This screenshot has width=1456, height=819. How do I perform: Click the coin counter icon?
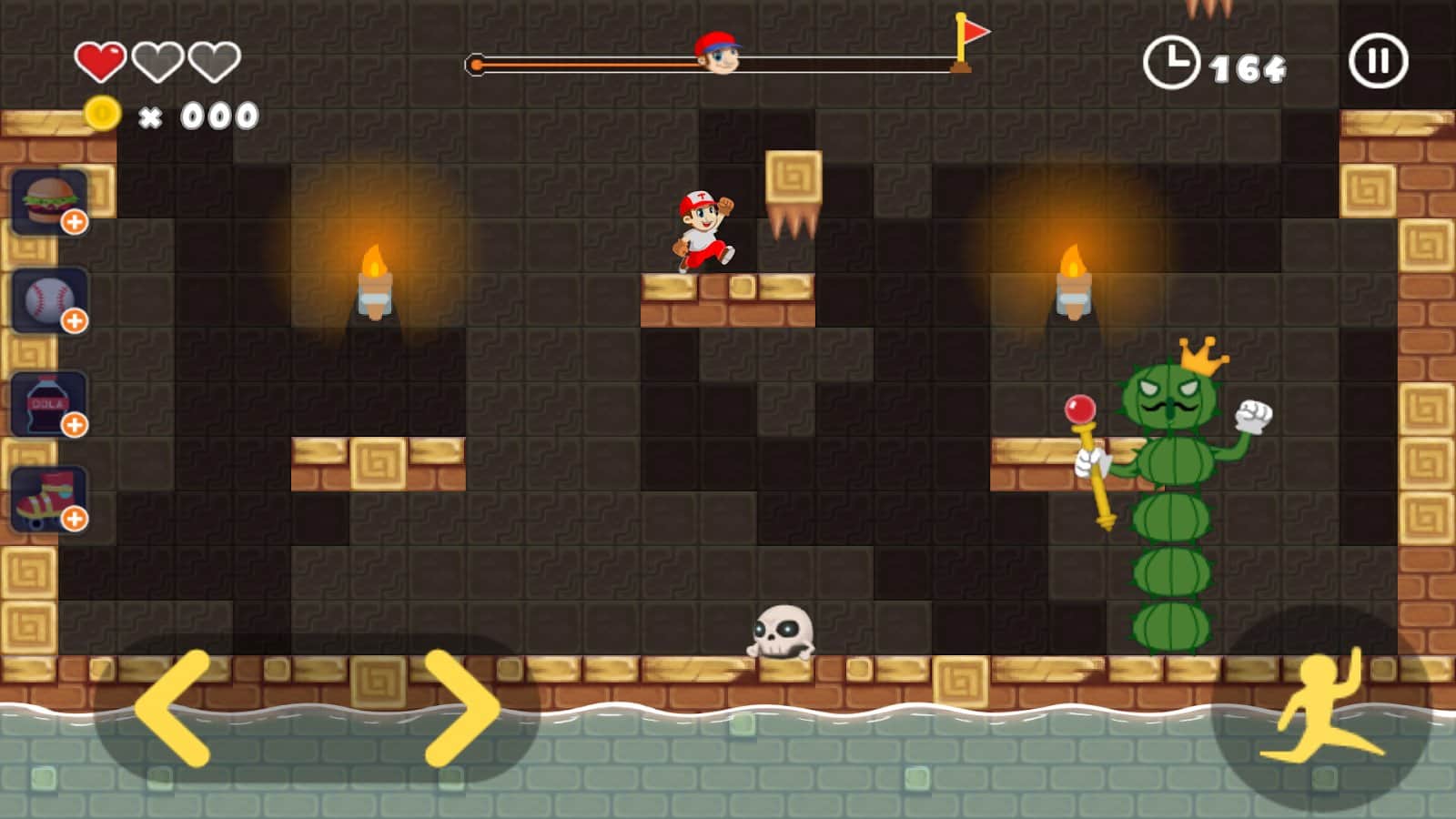[x=103, y=111]
